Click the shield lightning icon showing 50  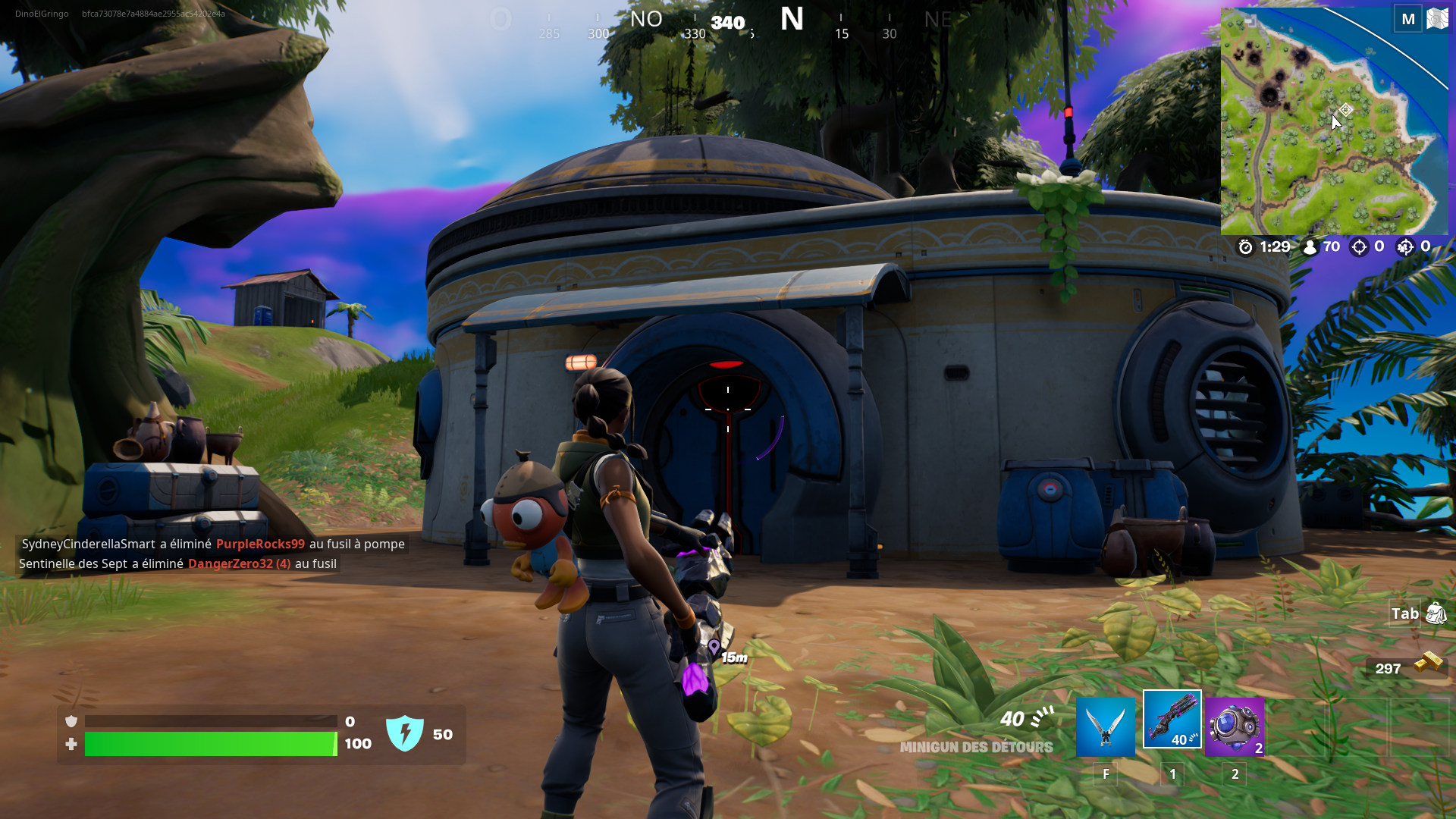[x=406, y=734]
